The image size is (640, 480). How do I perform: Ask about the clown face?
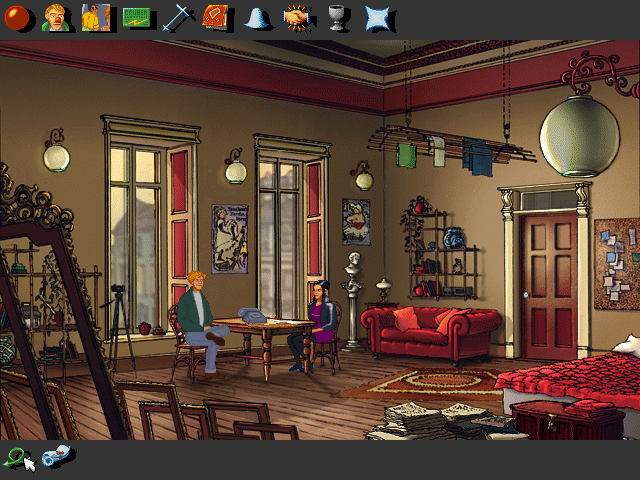(x=57, y=17)
